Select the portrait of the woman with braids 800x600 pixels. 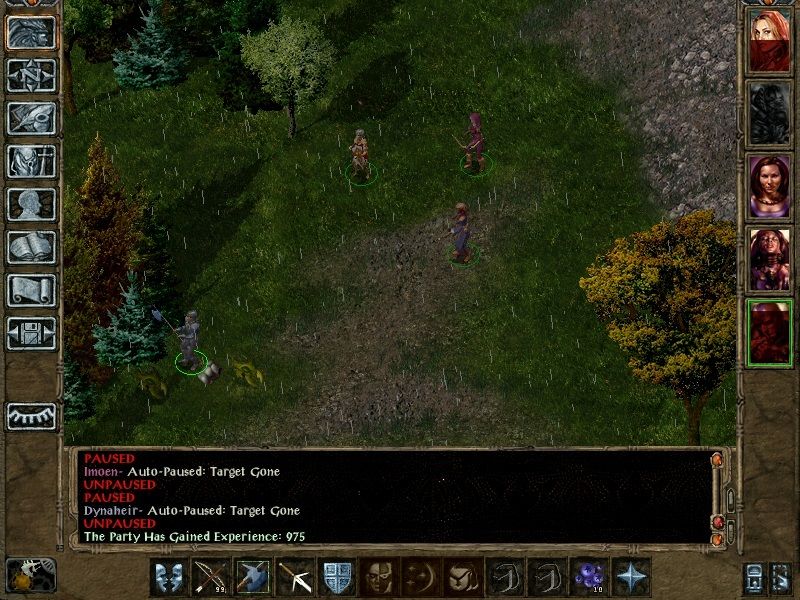769,260
